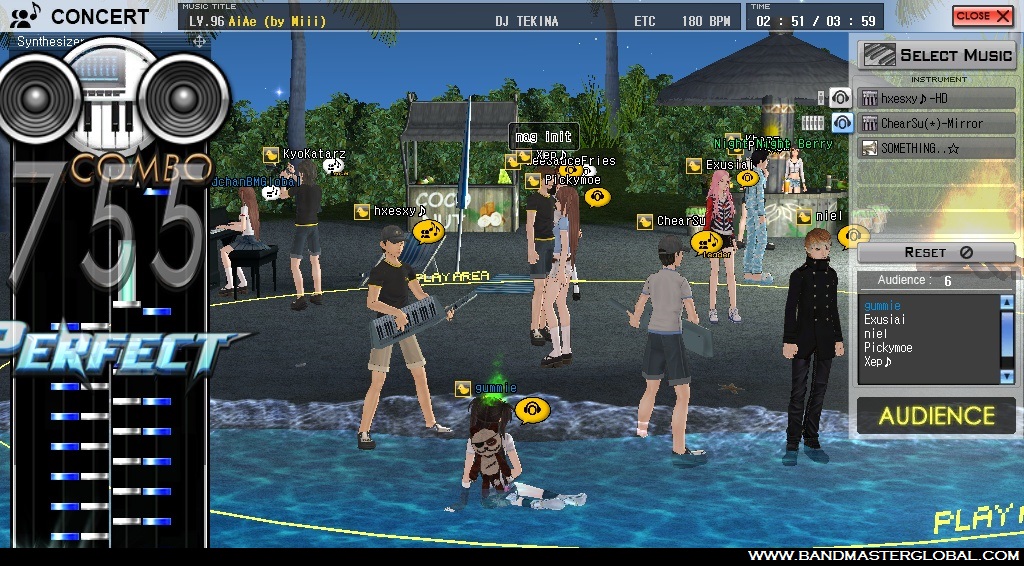Click the Reset button
Image resolution: width=1024 pixels, height=566 pixels.
click(x=937, y=253)
